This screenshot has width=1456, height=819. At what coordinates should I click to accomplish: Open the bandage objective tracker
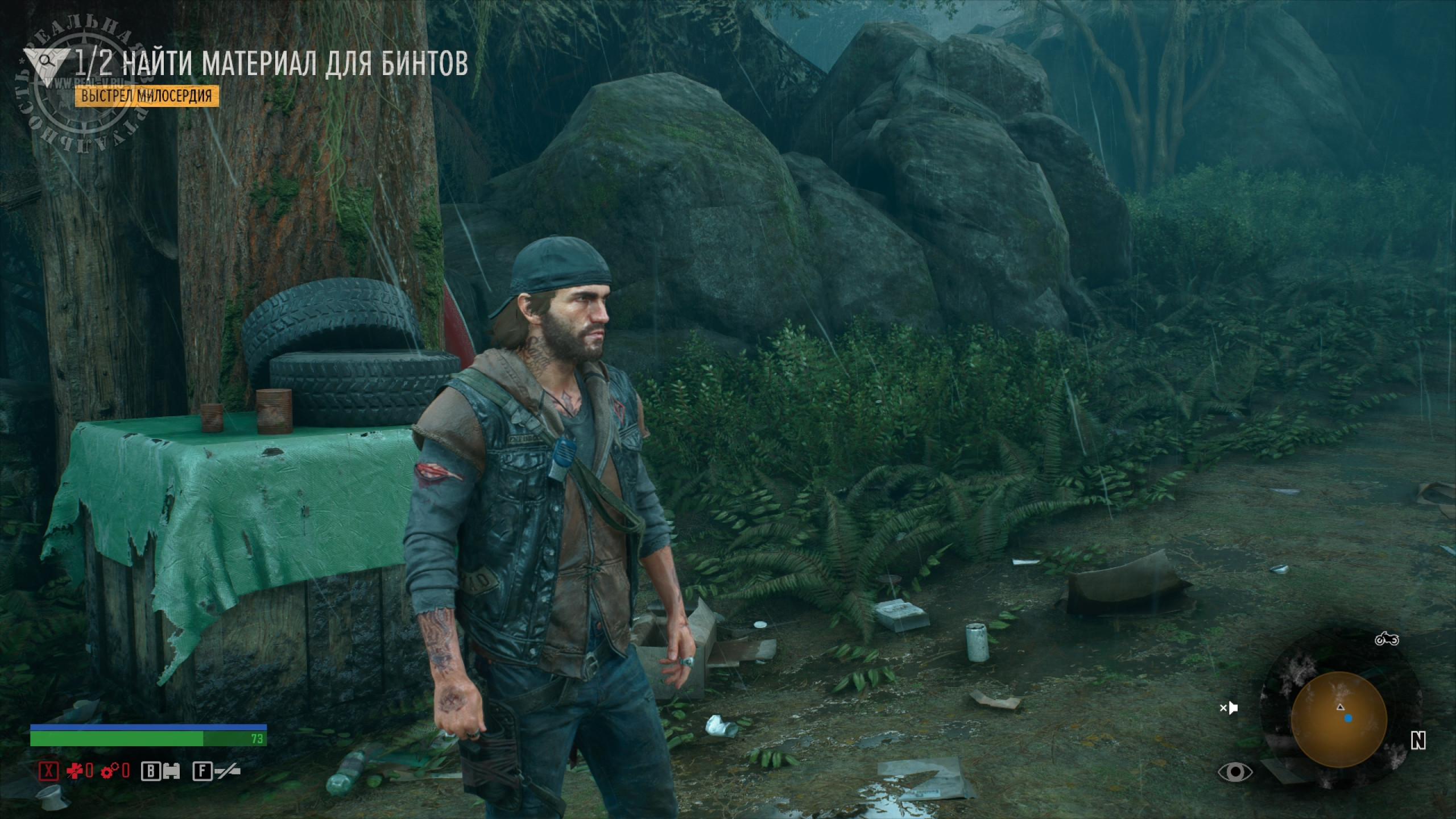click(272, 64)
